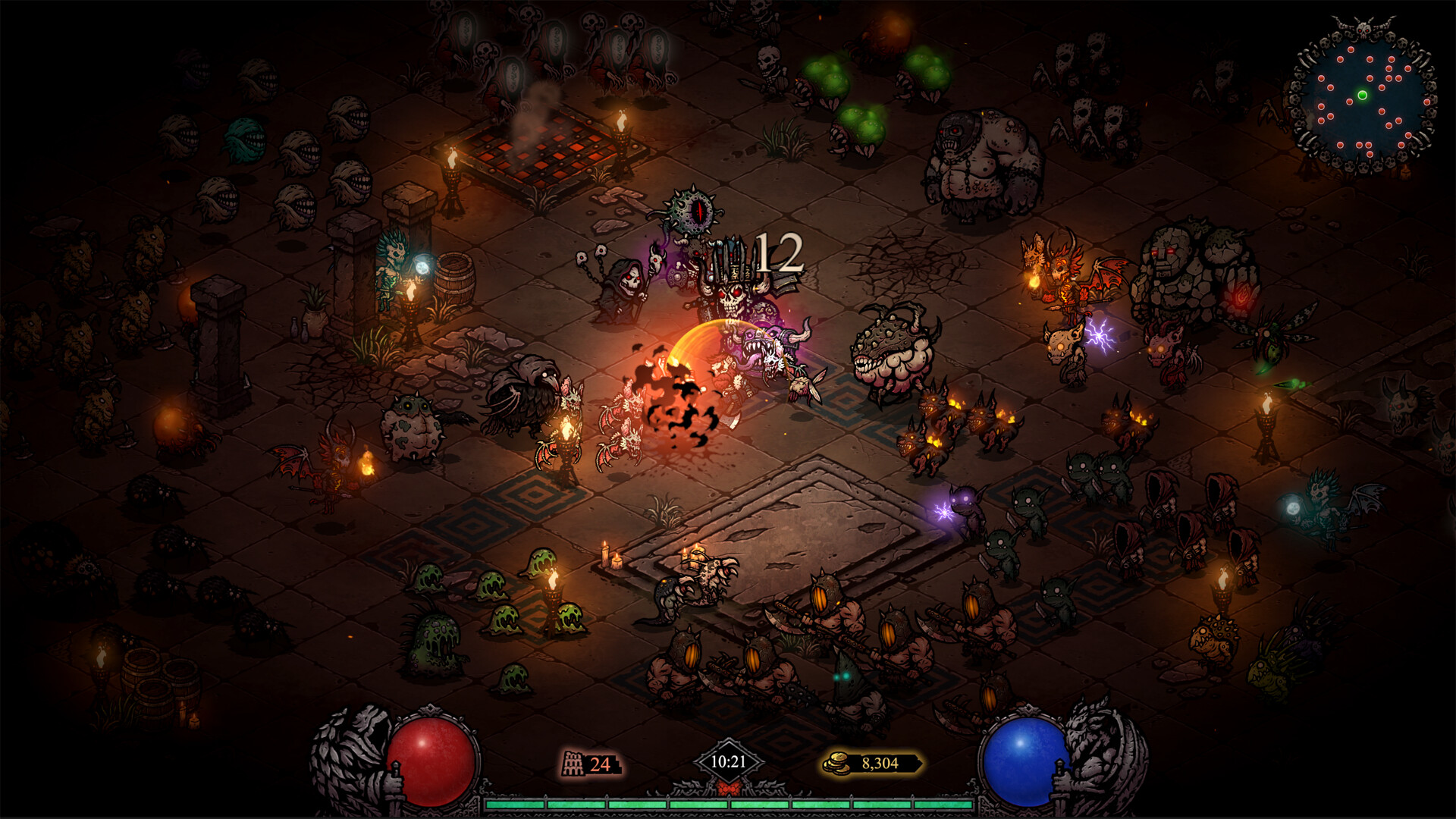Click the colosseum wave counter icon
Viewport: 1456px width, 819px height.
pos(574,763)
